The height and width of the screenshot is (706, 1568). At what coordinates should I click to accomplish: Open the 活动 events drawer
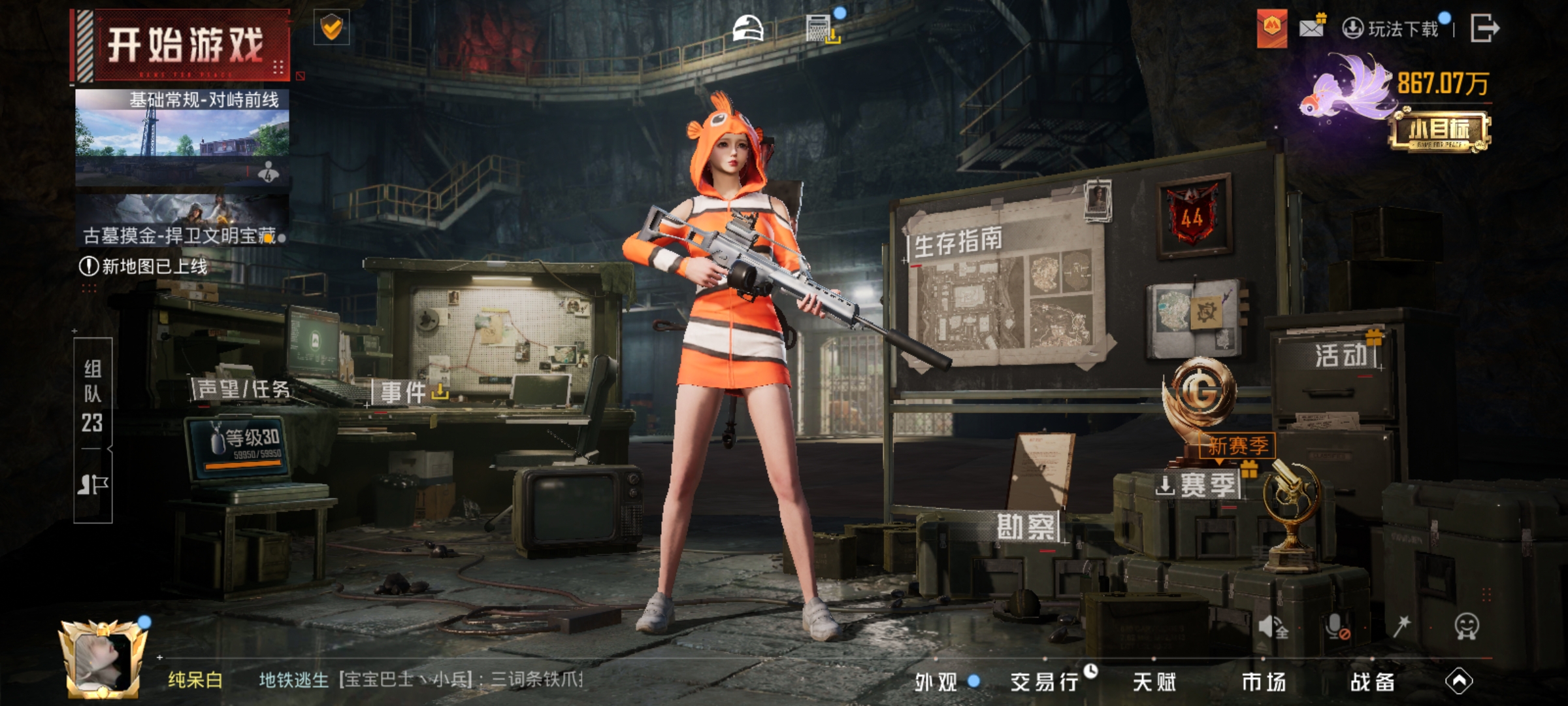[x=1341, y=356]
